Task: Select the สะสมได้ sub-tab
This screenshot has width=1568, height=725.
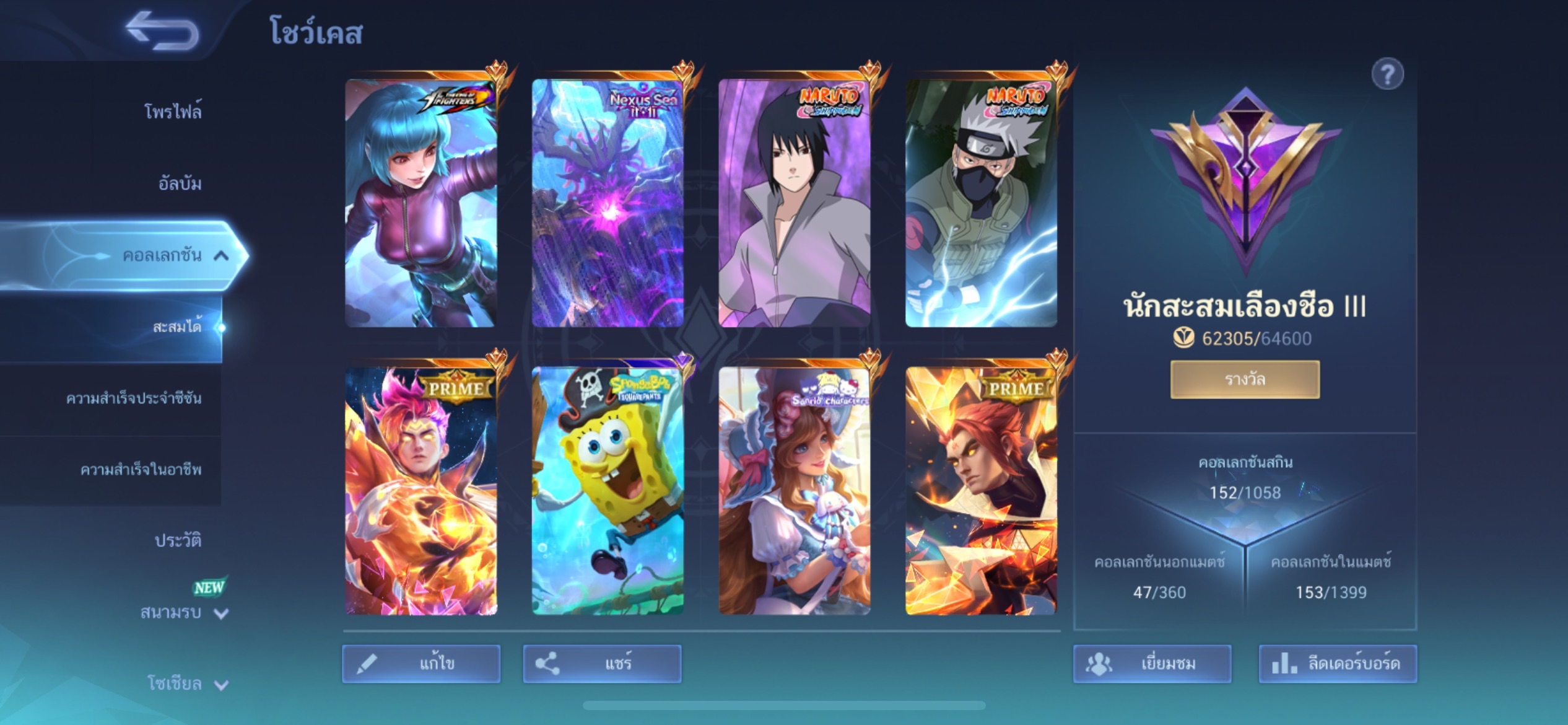Action: (176, 327)
